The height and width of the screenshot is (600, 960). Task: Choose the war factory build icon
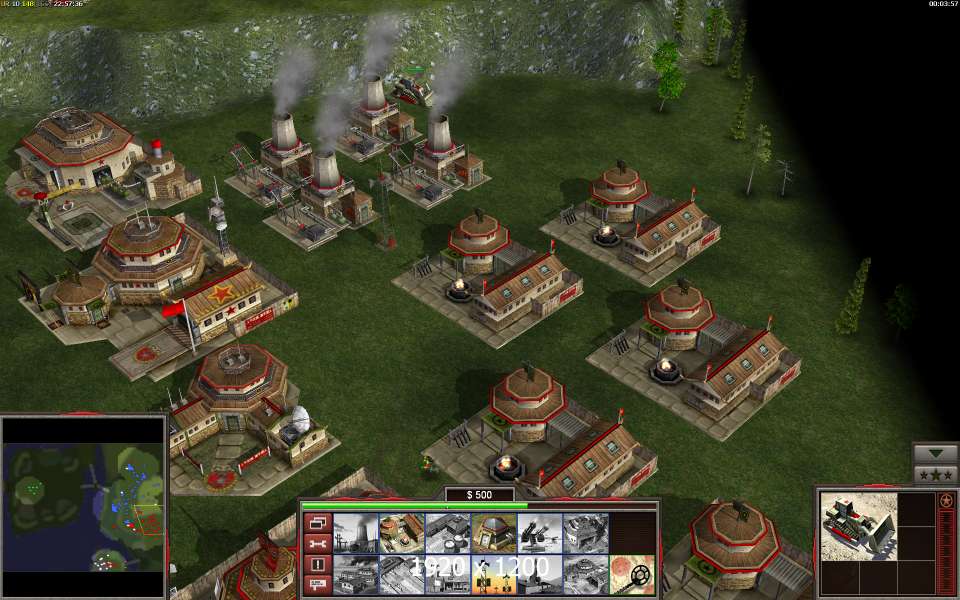(x=584, y=534)
